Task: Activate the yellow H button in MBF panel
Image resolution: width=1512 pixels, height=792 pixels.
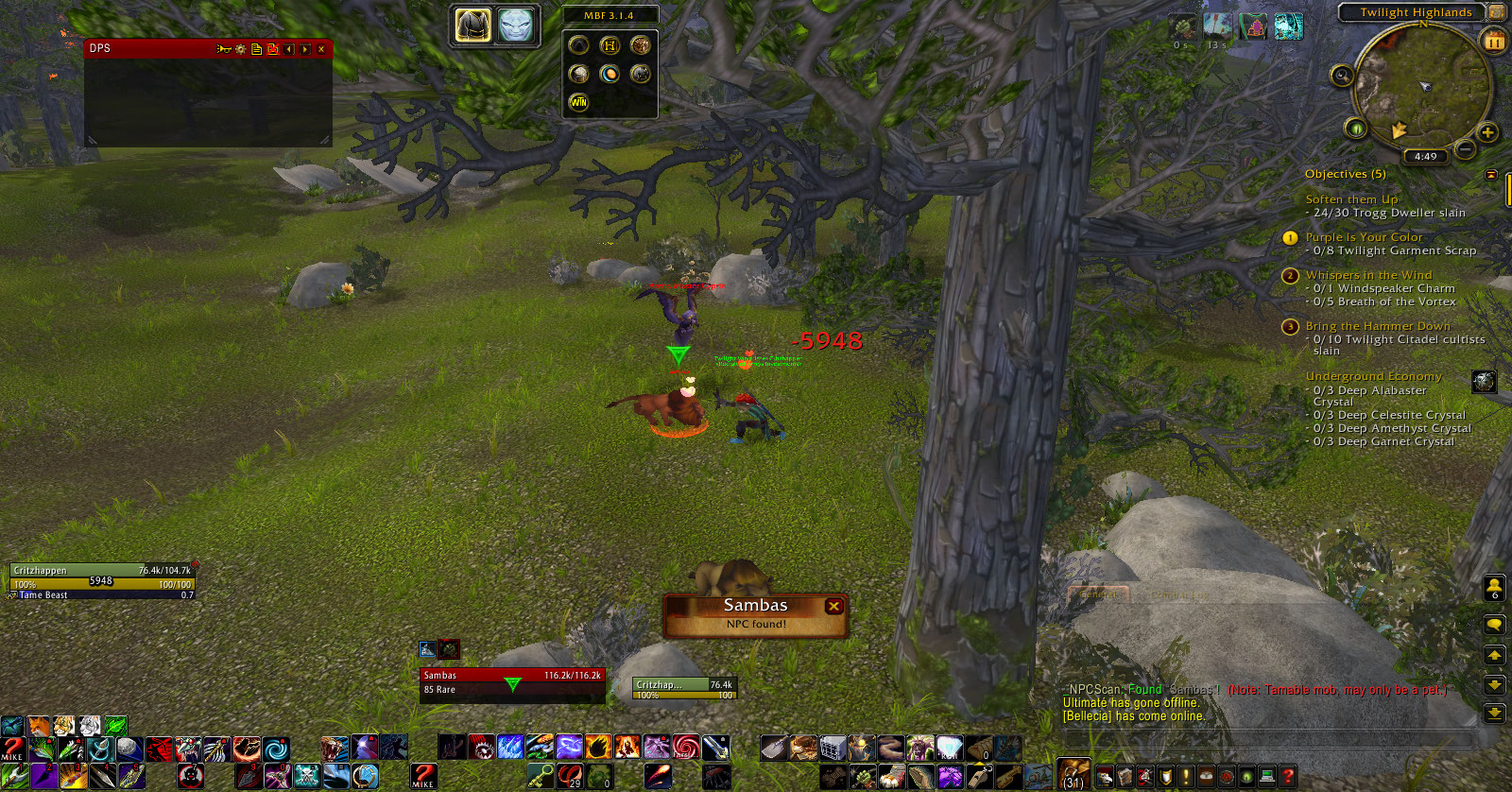Action: (x=610, y=45)
